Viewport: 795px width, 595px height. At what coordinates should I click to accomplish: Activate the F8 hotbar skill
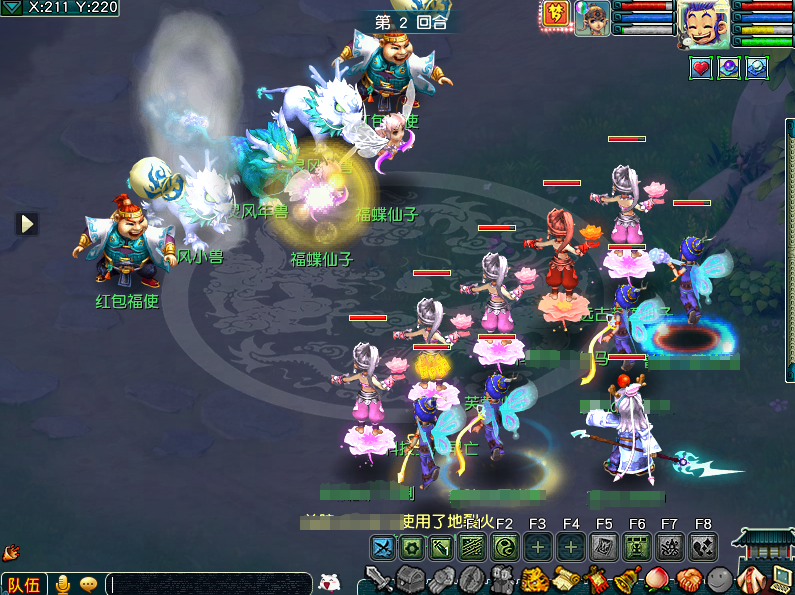point(704,547)
